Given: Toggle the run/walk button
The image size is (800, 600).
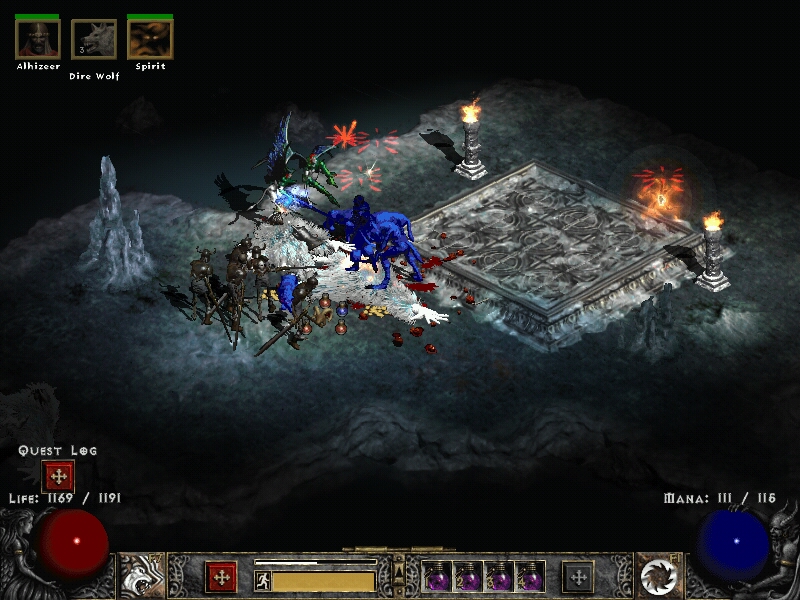Looking at the screenshot, I should tap(263, 580).
